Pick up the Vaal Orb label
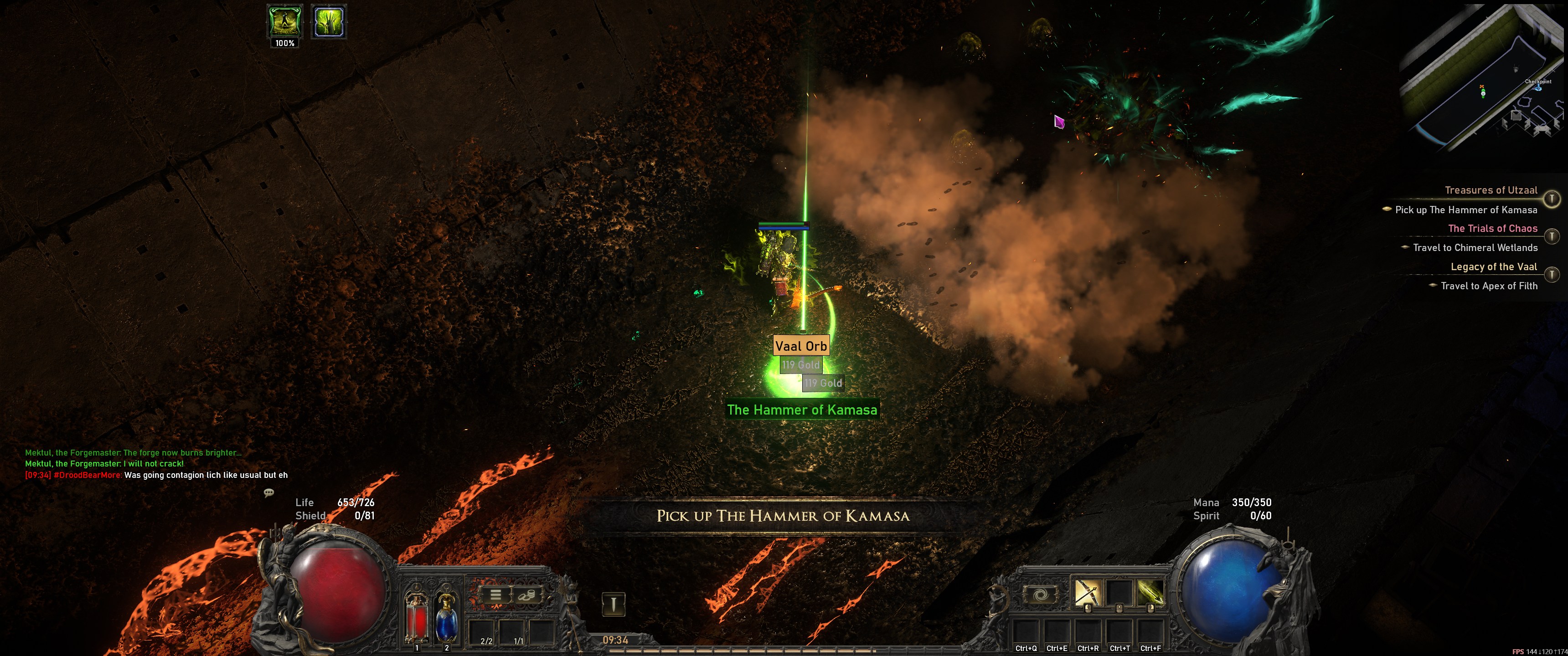Viewport: 1568px width, 656px height. (x=801, y=346)
